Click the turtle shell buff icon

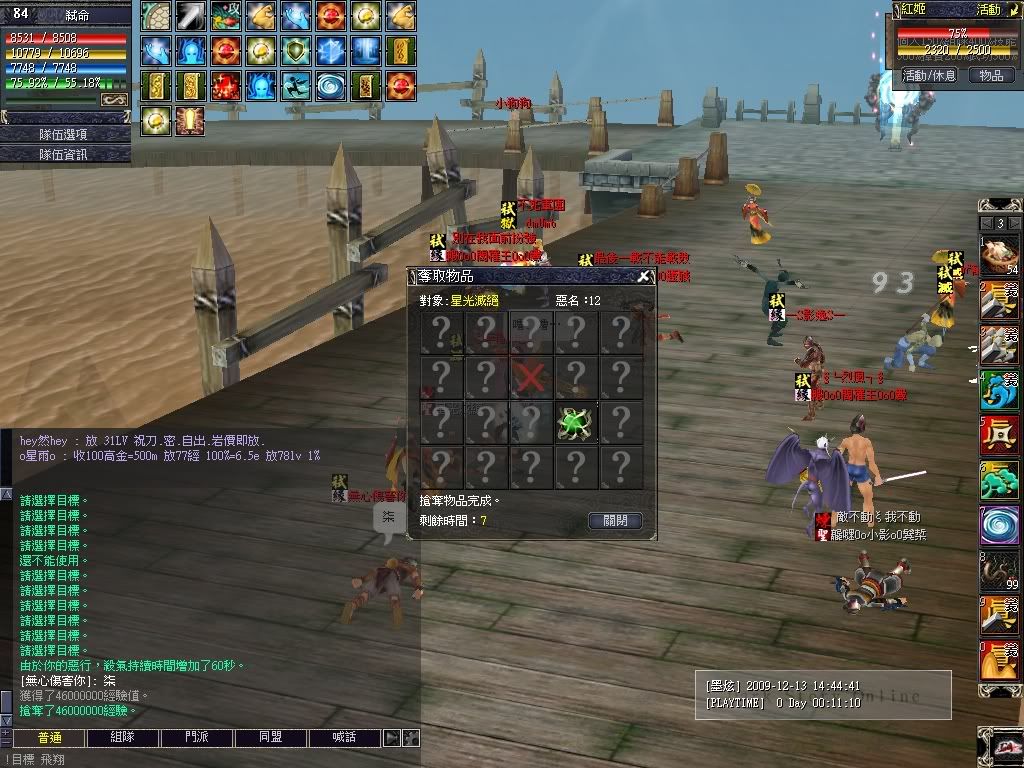pyautogui.click(x=156, y=16)
